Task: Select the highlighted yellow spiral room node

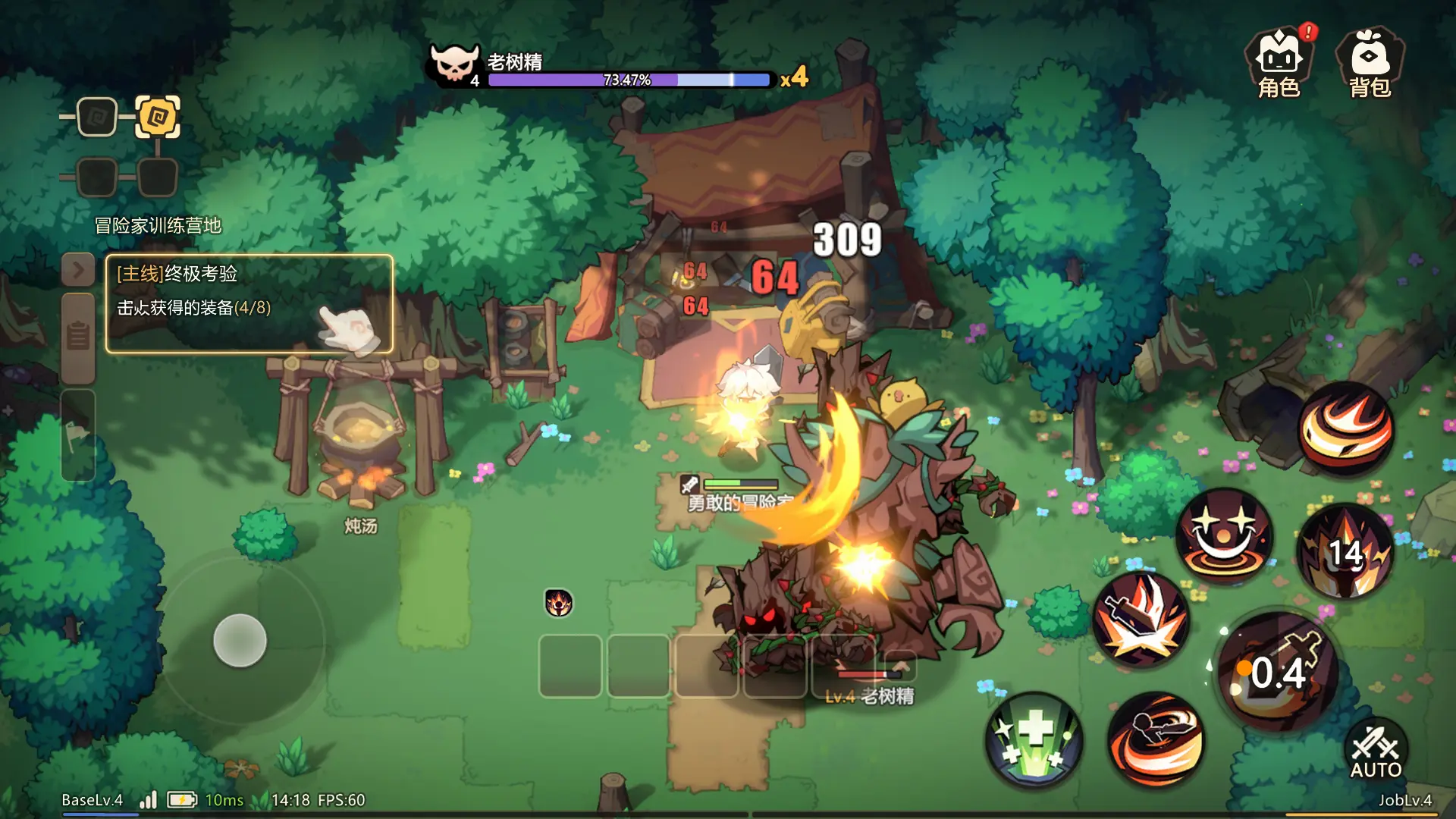Action: (x=158, y=117)
